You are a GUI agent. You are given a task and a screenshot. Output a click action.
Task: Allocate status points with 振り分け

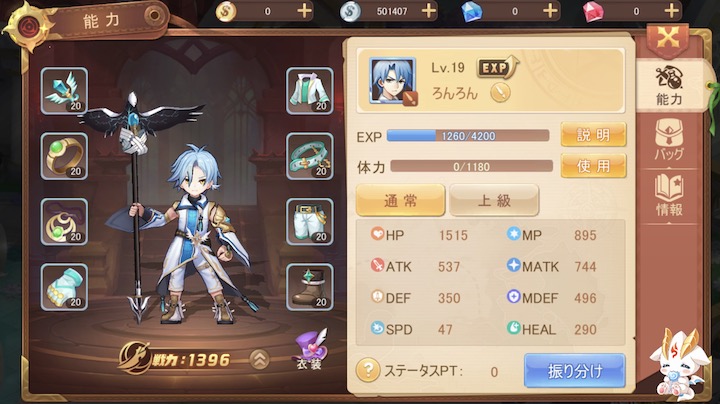point(574,371)
